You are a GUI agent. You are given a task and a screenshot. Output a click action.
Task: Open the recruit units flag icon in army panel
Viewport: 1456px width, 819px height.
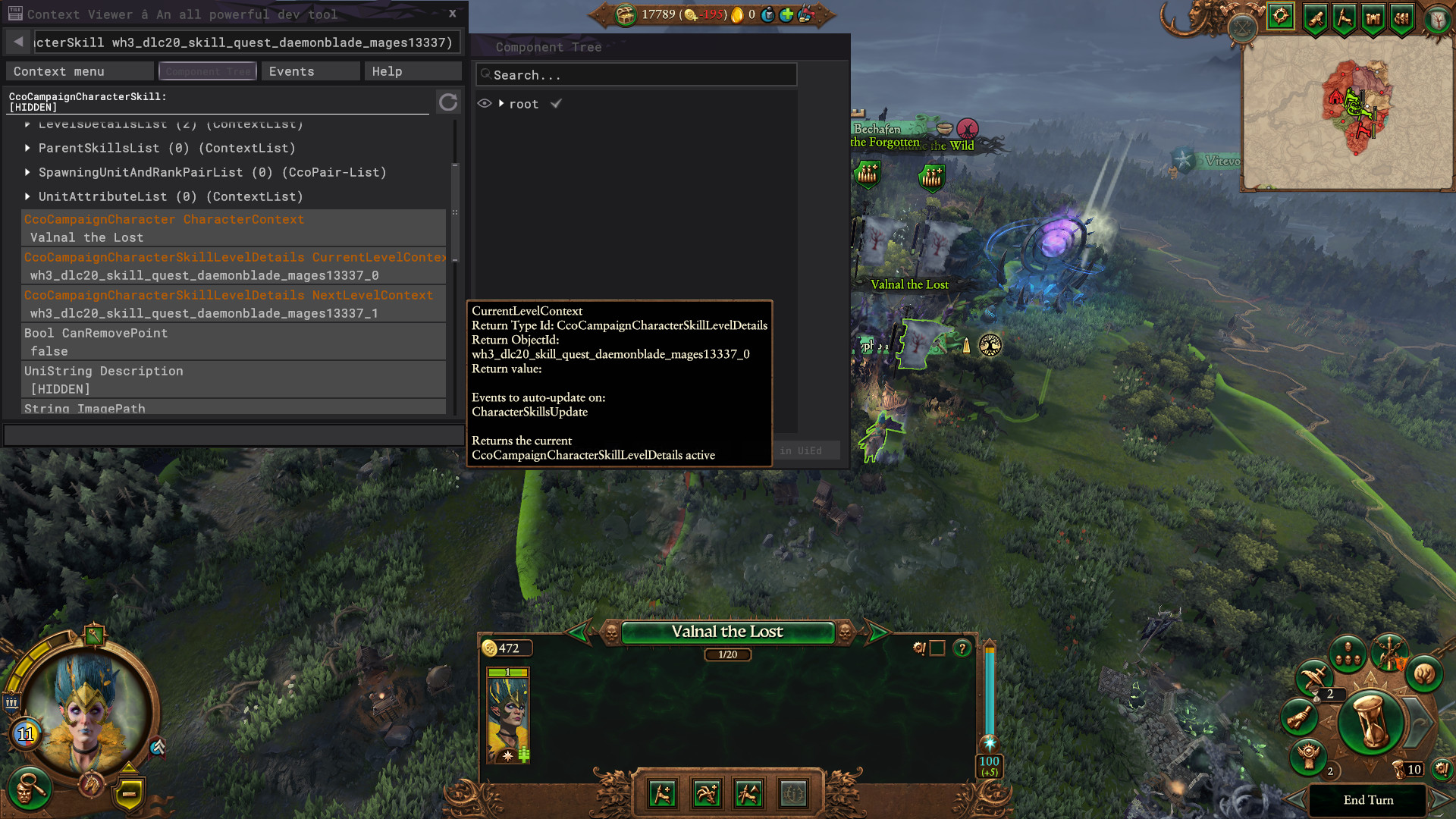point(661,793)
